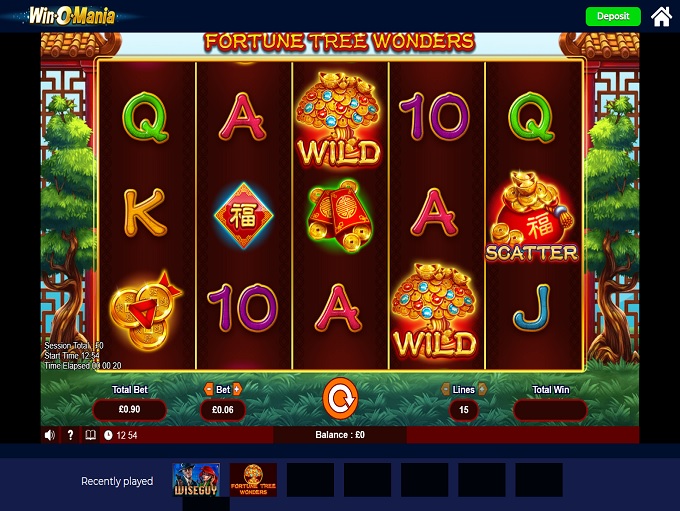The height and width of the screenshot is (511, 680).
Task: Open the help question mark
Action: [70, 435]
